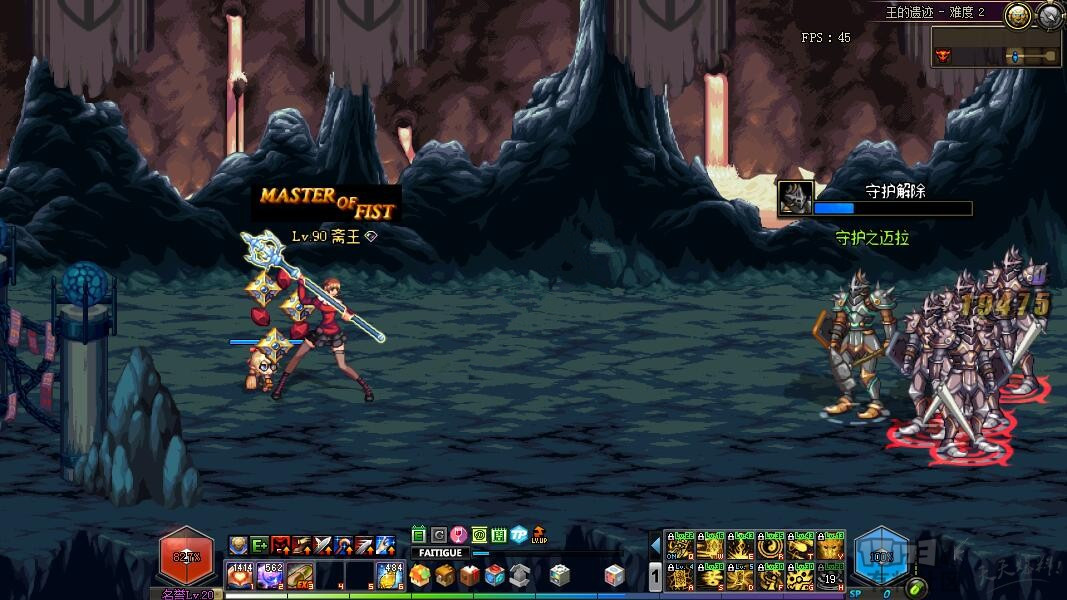Screen dimensions: 1067x600
Task: Select the EX item in quick slot 3
Action: coord(300,576)
